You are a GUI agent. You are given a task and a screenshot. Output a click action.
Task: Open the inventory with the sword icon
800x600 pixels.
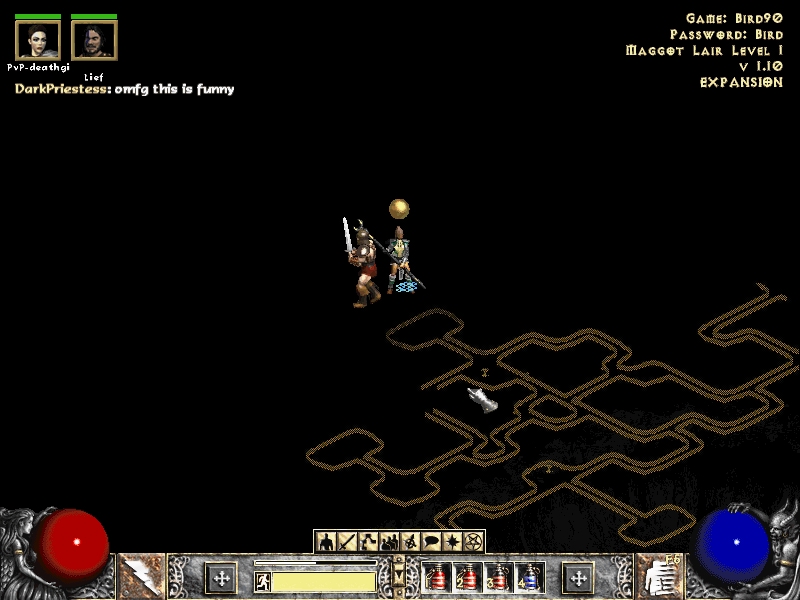point(347,542)
